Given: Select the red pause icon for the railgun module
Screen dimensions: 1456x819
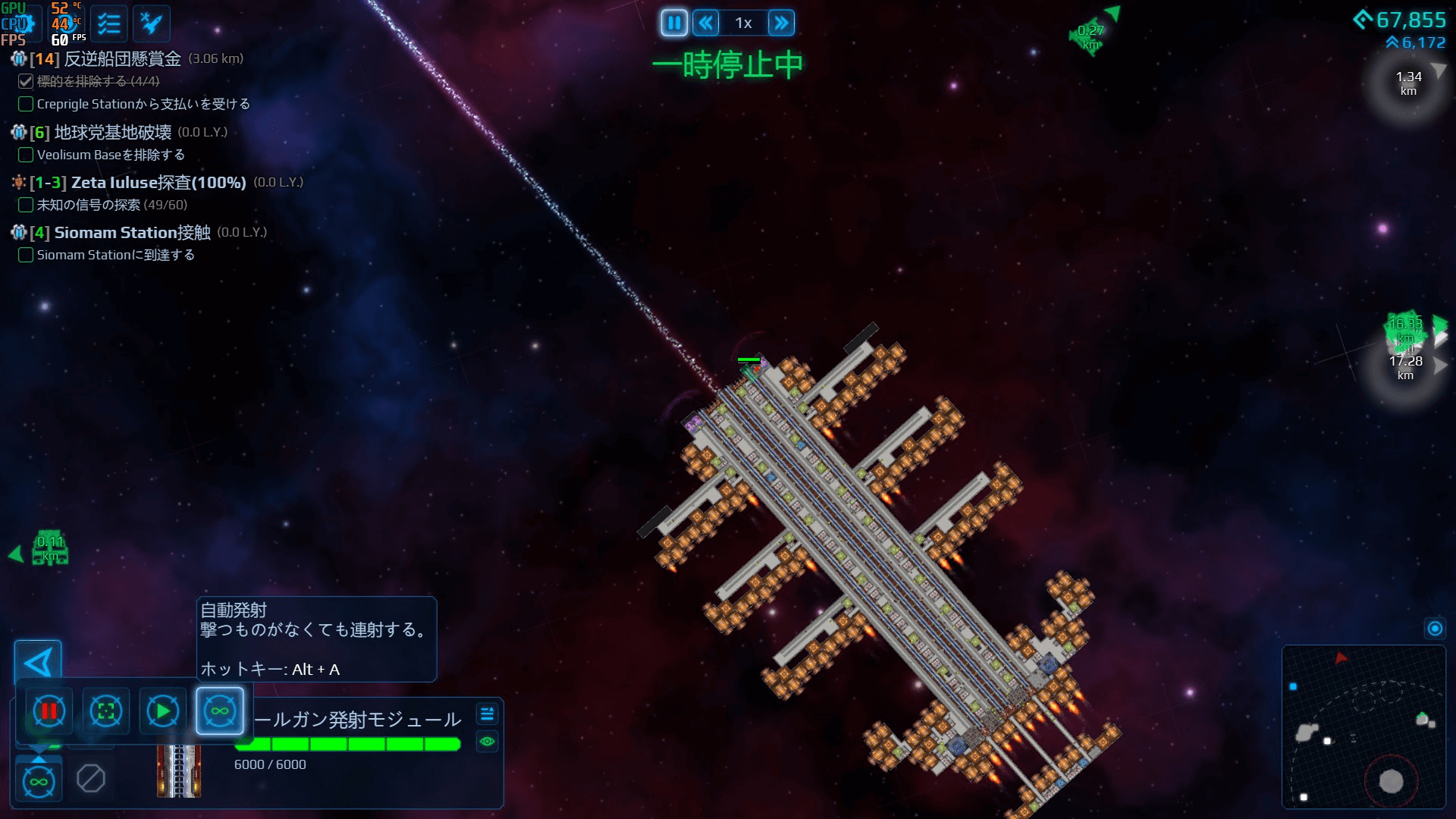Looking at the screenshot, I should click(48, 711).
